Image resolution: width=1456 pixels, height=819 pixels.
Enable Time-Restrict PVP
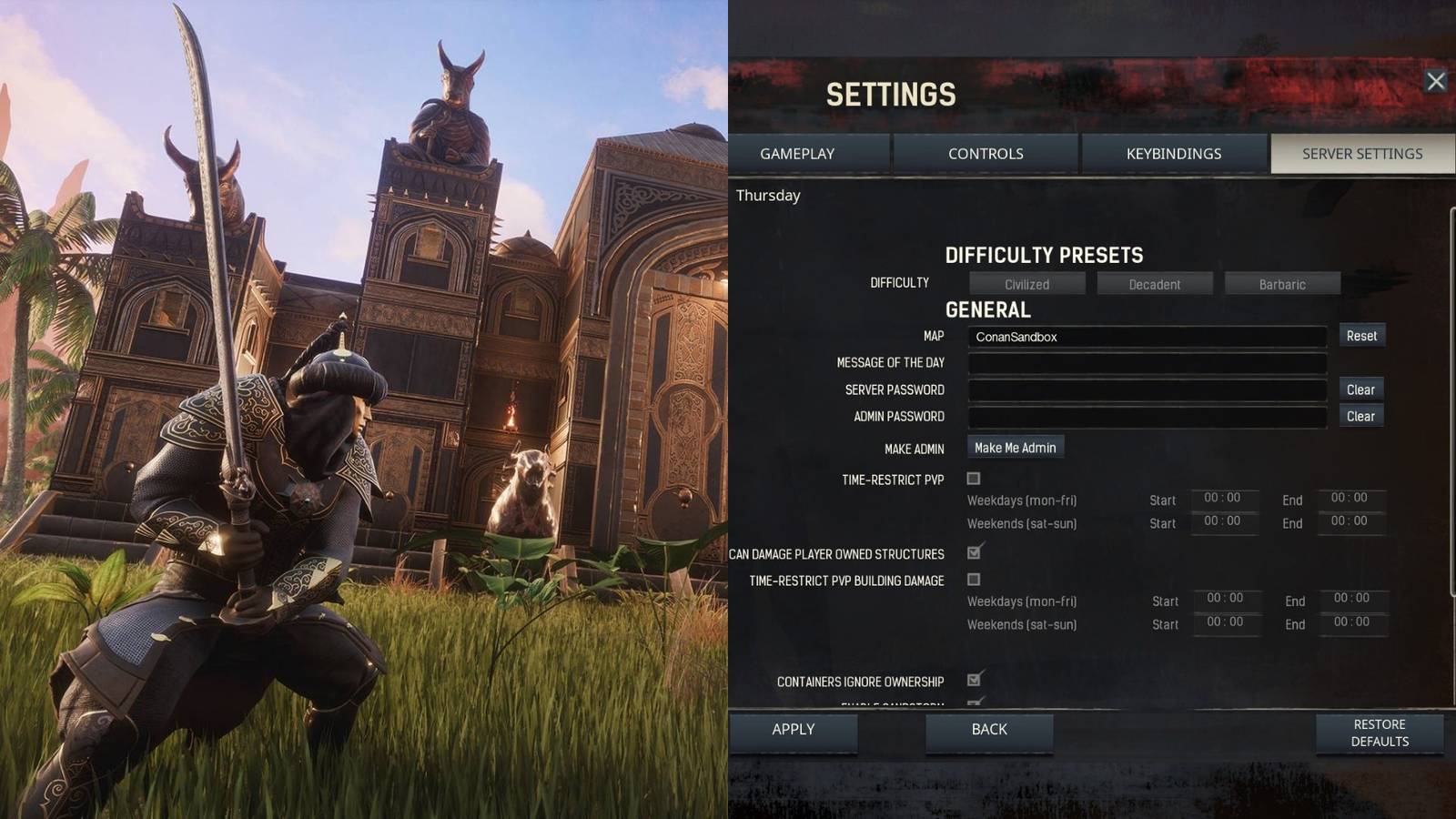[975, 477]
